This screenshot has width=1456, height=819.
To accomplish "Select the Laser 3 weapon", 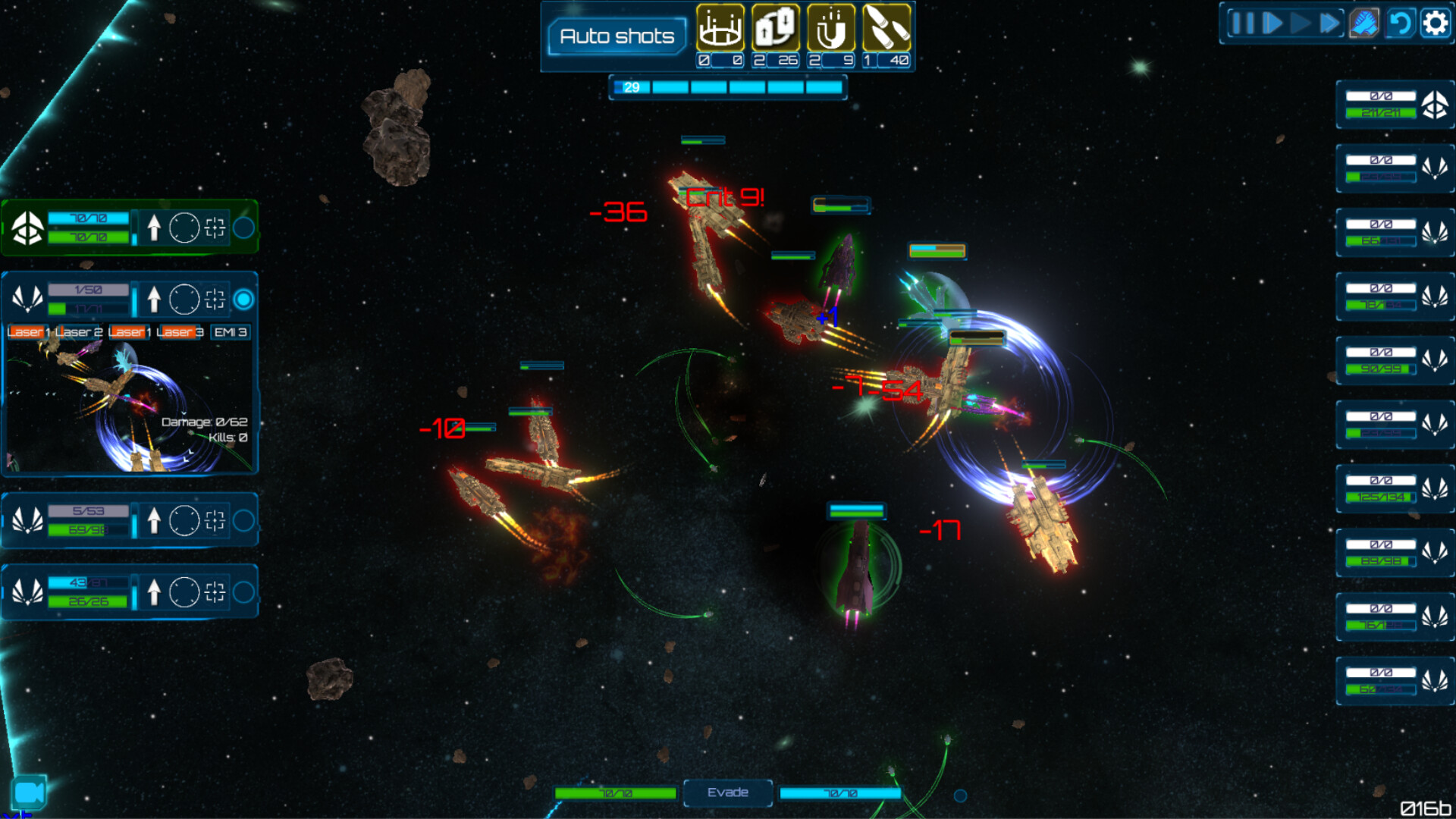I will (x=180, y=332).
